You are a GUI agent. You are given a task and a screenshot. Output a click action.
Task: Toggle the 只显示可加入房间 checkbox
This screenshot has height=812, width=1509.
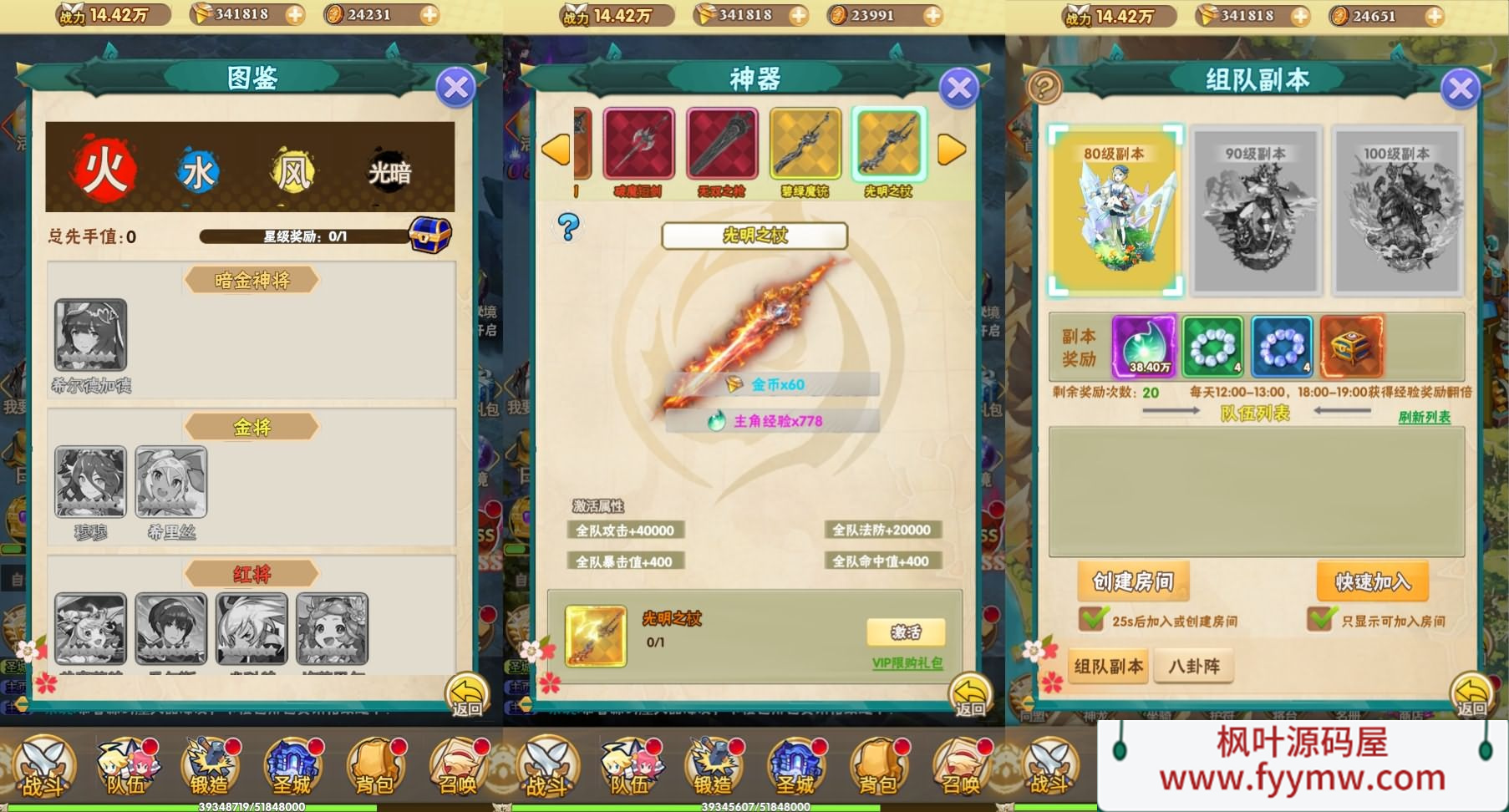pos(1323,620)
